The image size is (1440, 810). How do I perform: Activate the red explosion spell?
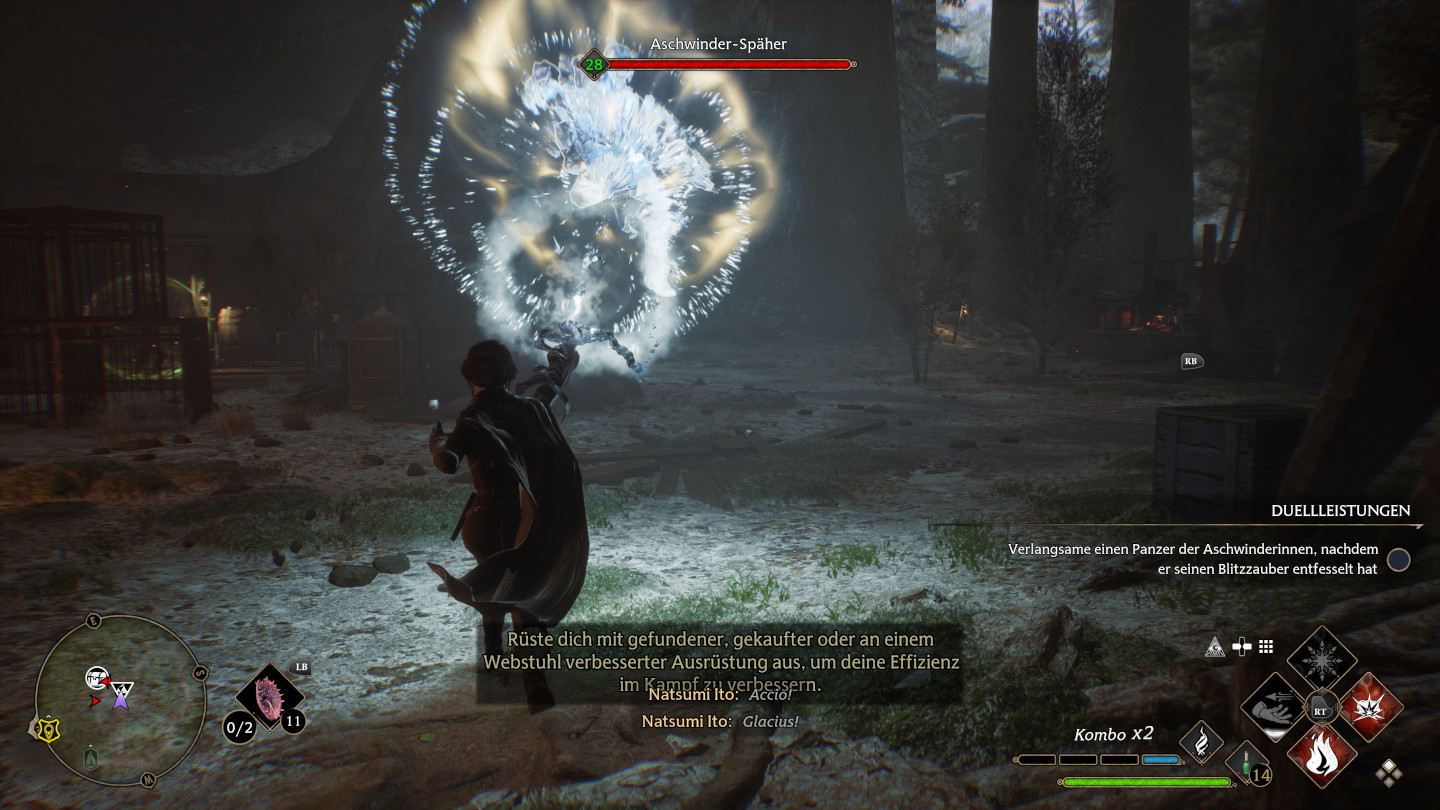[1369, 706]
